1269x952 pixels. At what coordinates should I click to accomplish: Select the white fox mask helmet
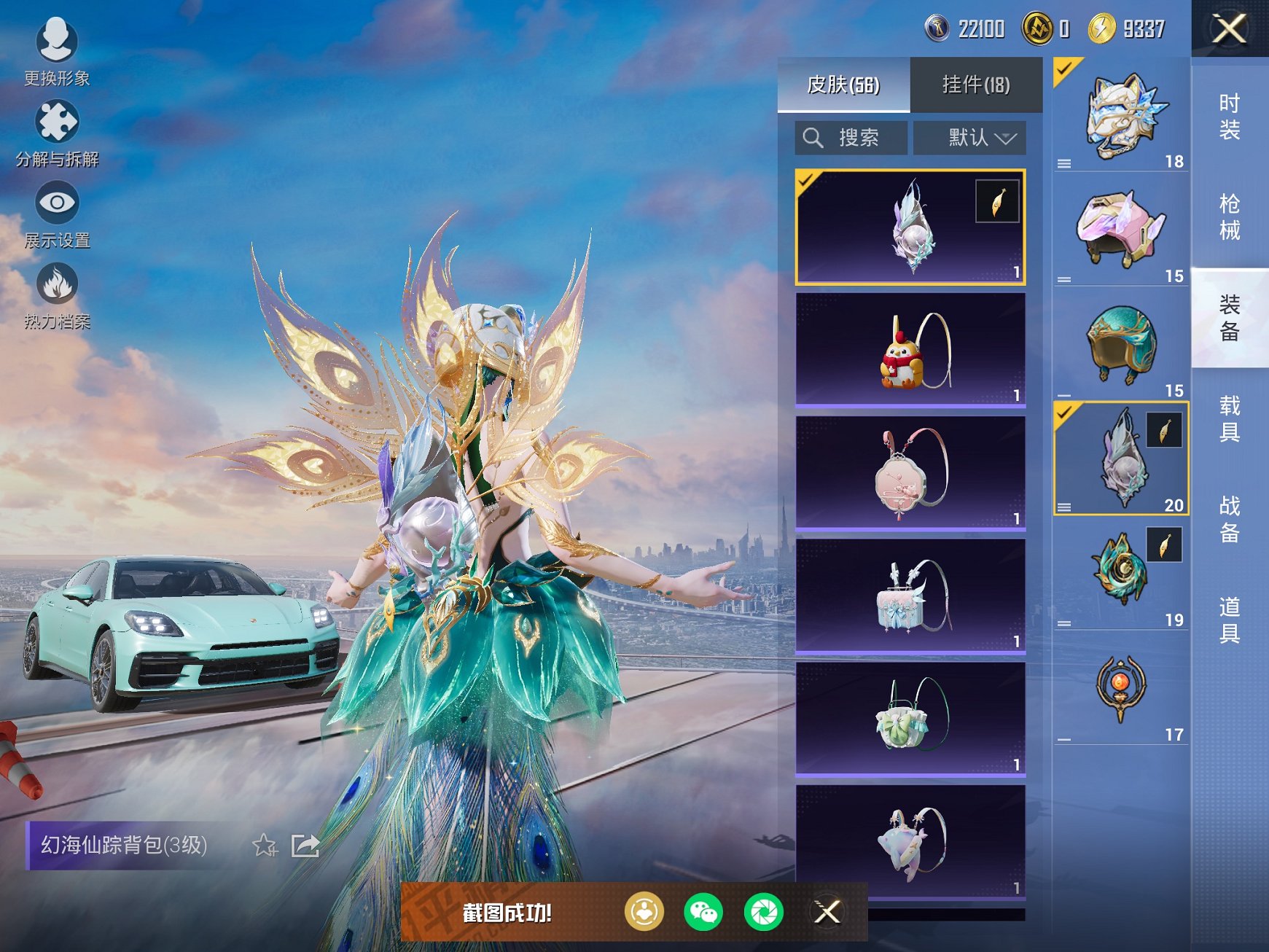pyautogui.click(x=1121, y=115)
